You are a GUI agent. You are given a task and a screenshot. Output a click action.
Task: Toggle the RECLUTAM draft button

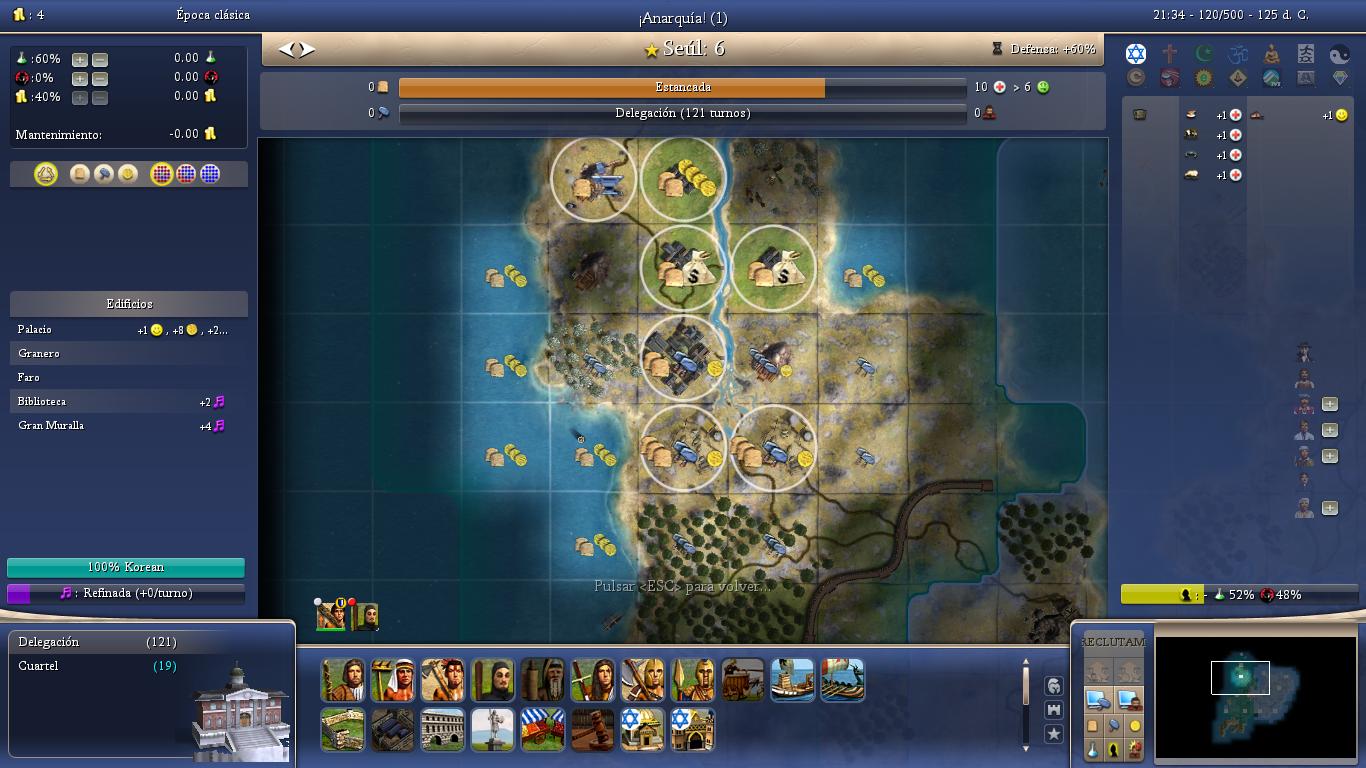pyautogui.click(x=1112, y=642)
